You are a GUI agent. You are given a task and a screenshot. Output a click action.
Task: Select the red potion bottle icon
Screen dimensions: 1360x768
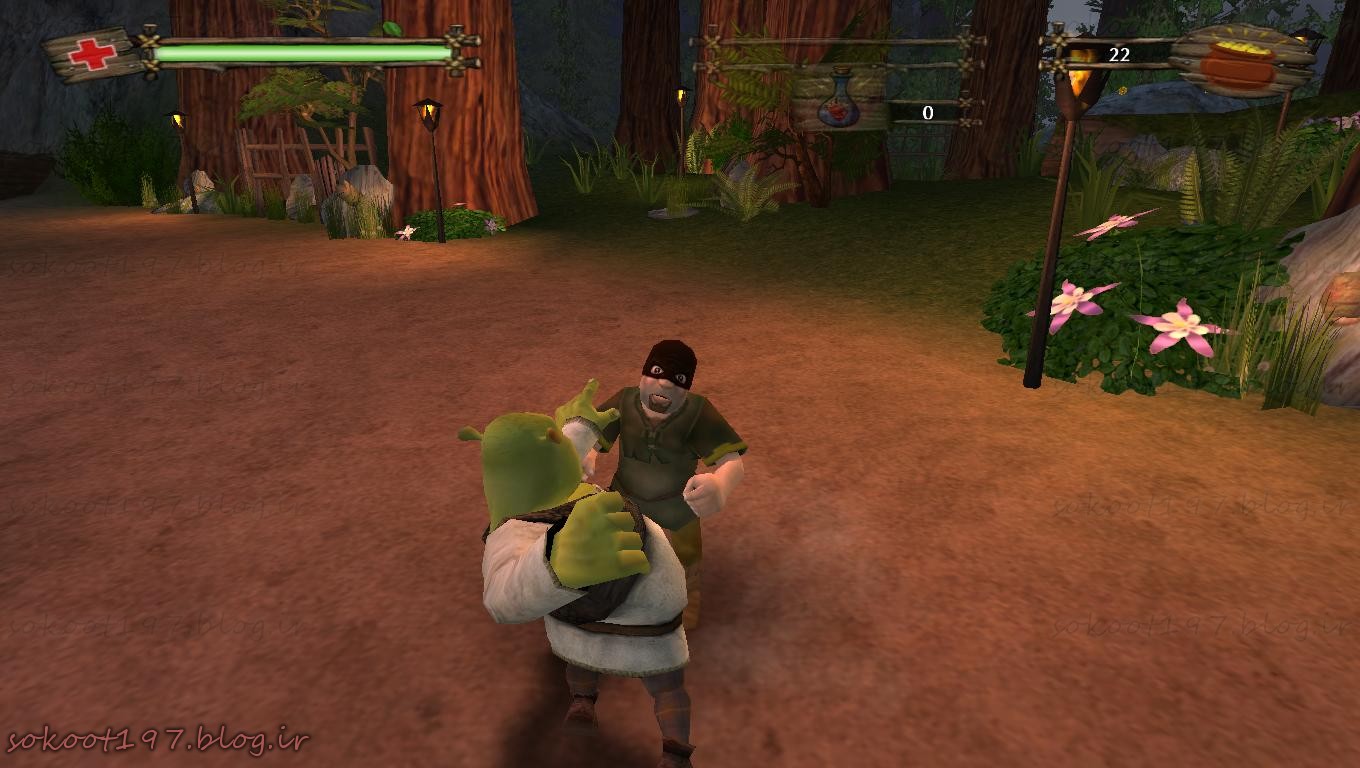tap(839, 105)
